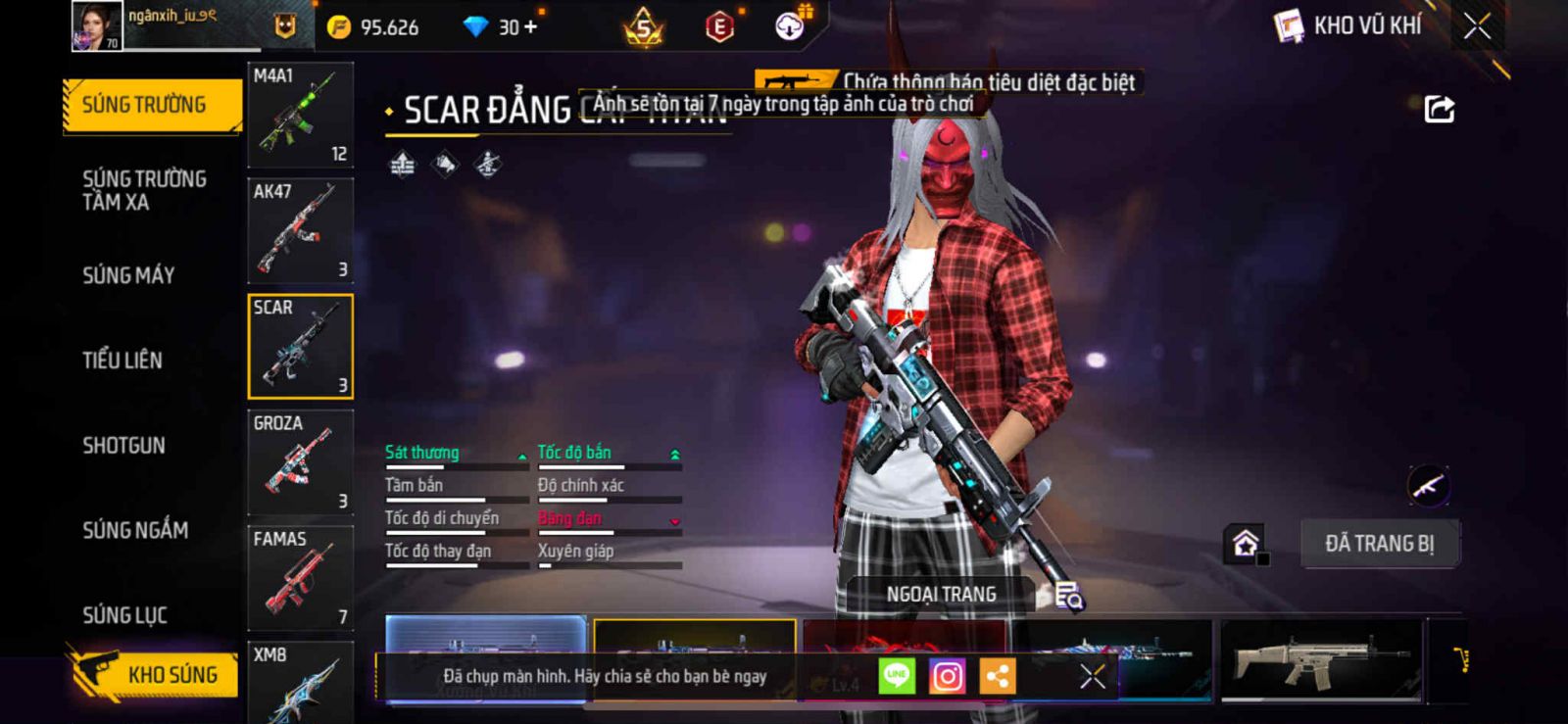Choose the Shotgun category
1568x724 pixels.
[x=124, y=446]
